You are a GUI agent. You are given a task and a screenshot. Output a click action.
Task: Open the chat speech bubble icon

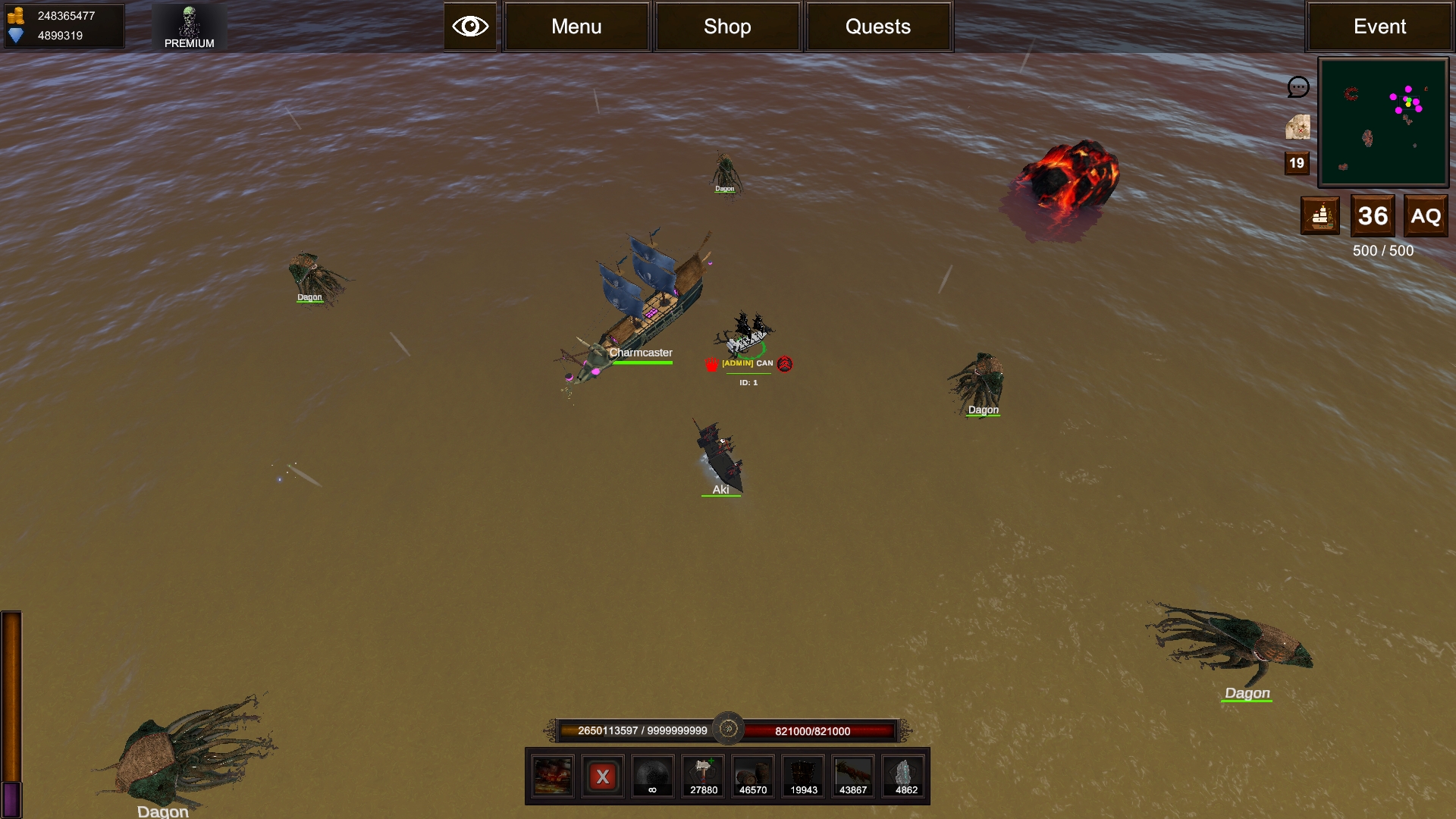tap(1298, 87)
